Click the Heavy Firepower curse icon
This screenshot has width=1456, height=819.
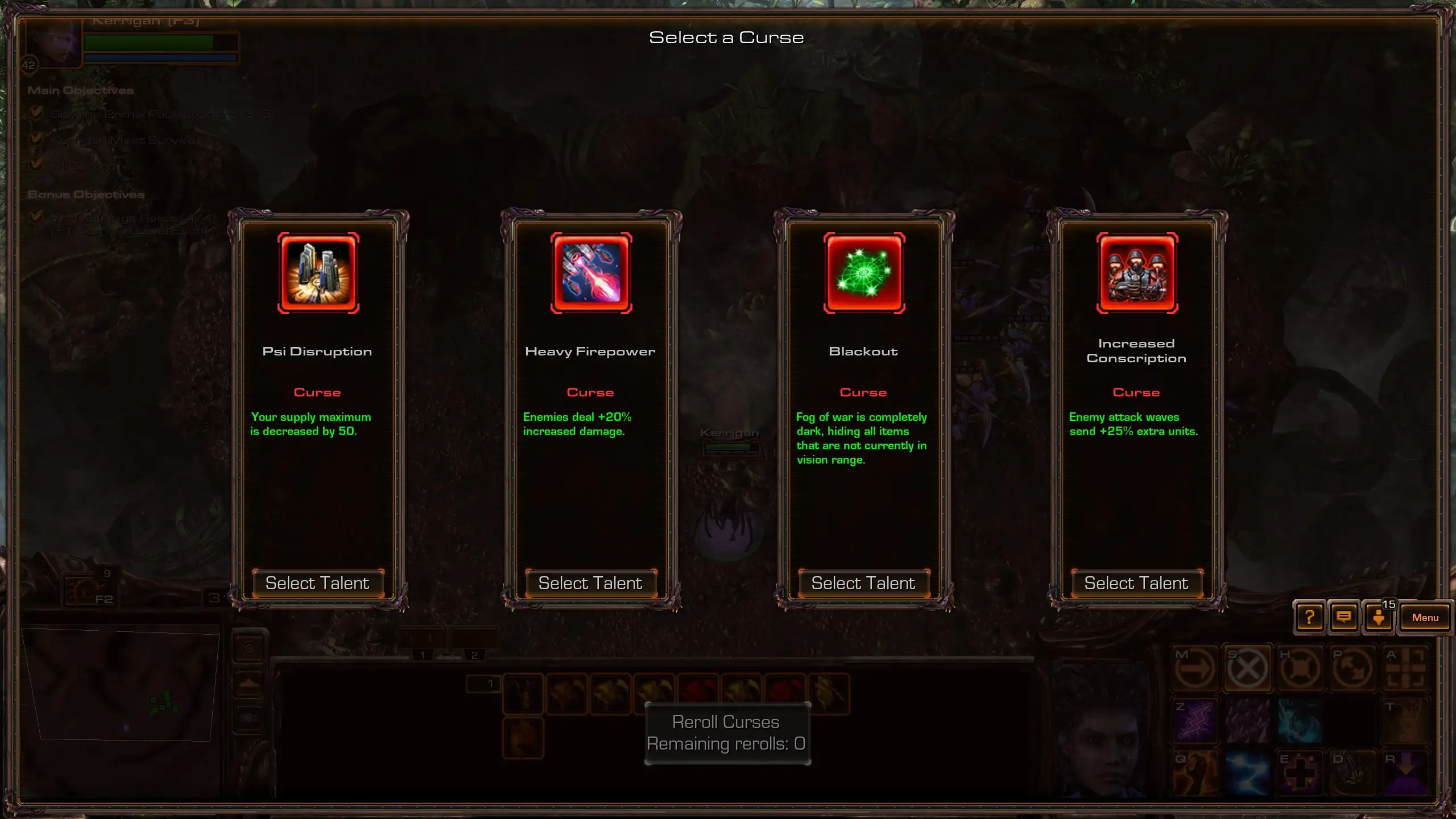[591, 273]
